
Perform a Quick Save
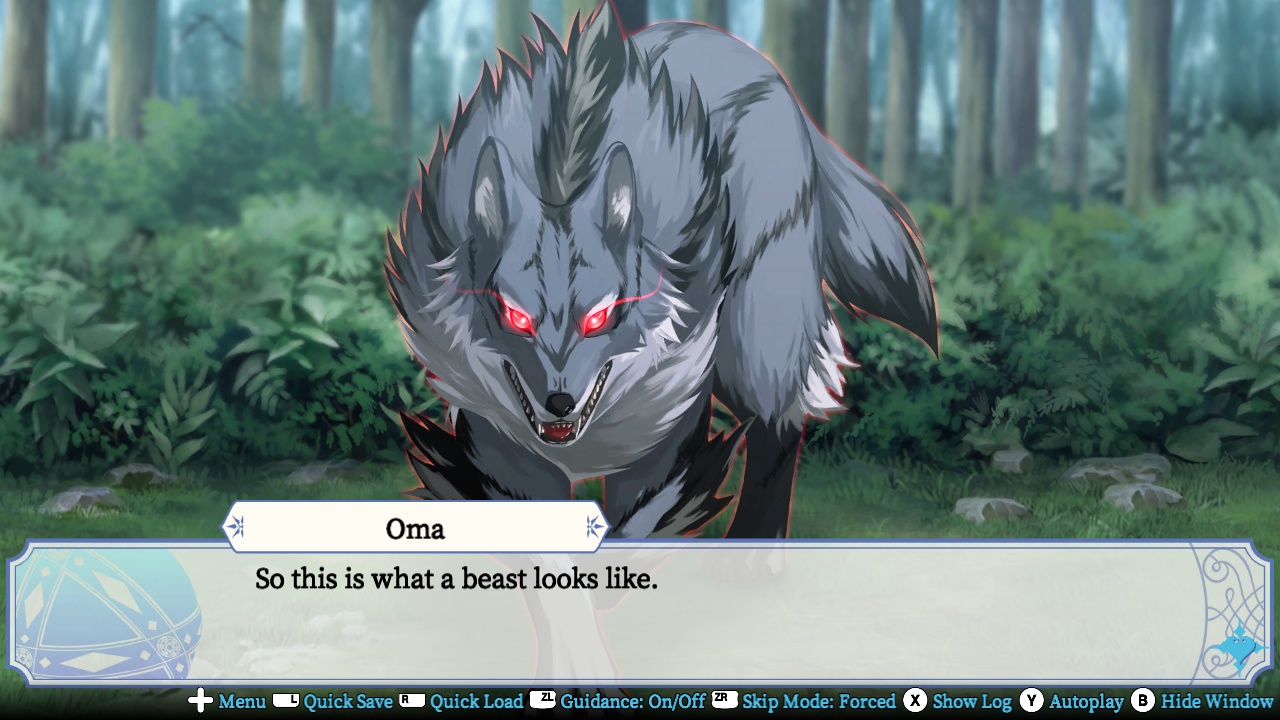tap(350, 702)
